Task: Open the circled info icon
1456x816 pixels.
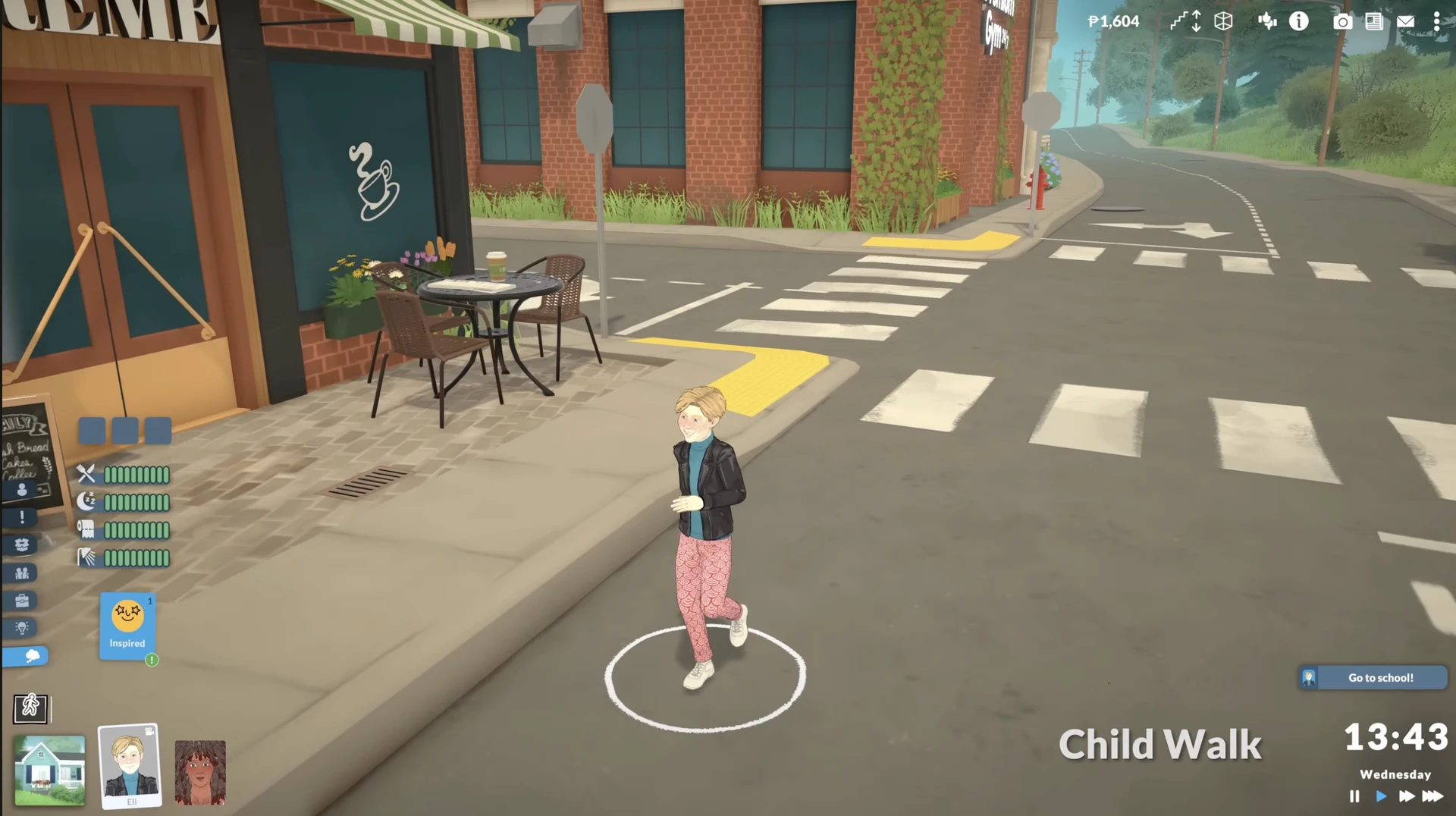Action: (x=1299, y=21)
